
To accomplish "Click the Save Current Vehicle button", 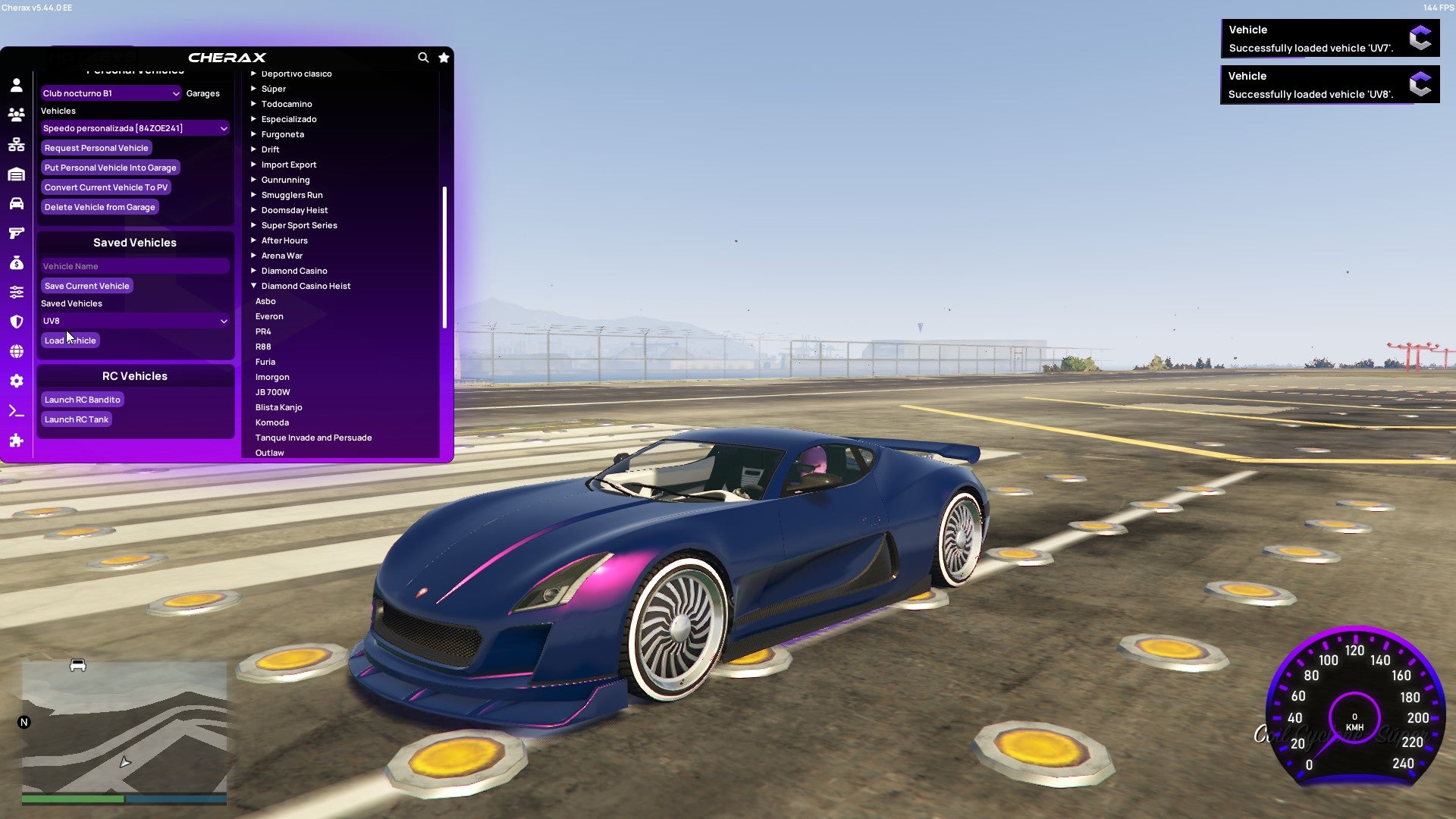I will tap(86, 285).
